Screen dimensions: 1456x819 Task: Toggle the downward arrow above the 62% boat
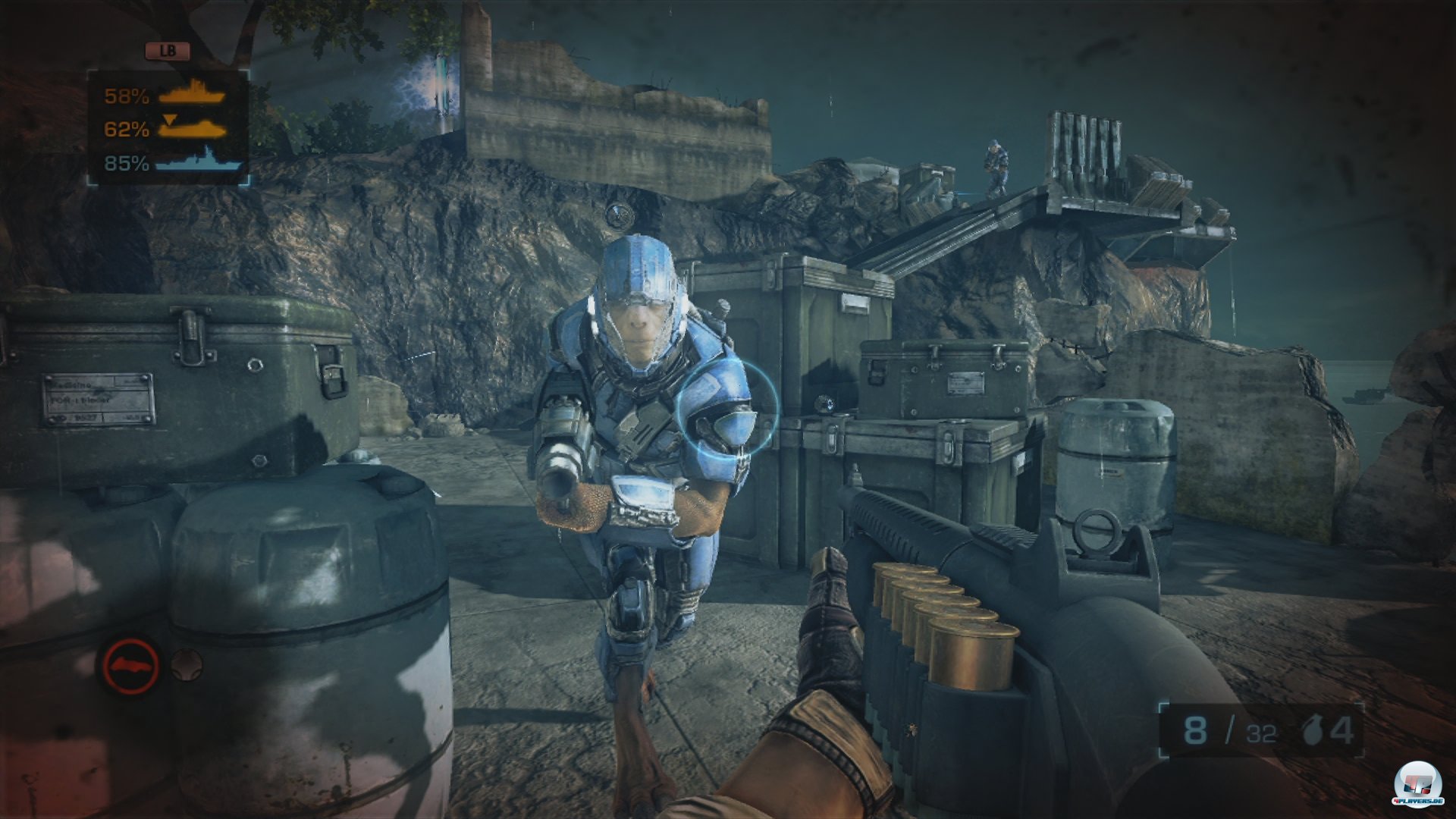[168, 120]
